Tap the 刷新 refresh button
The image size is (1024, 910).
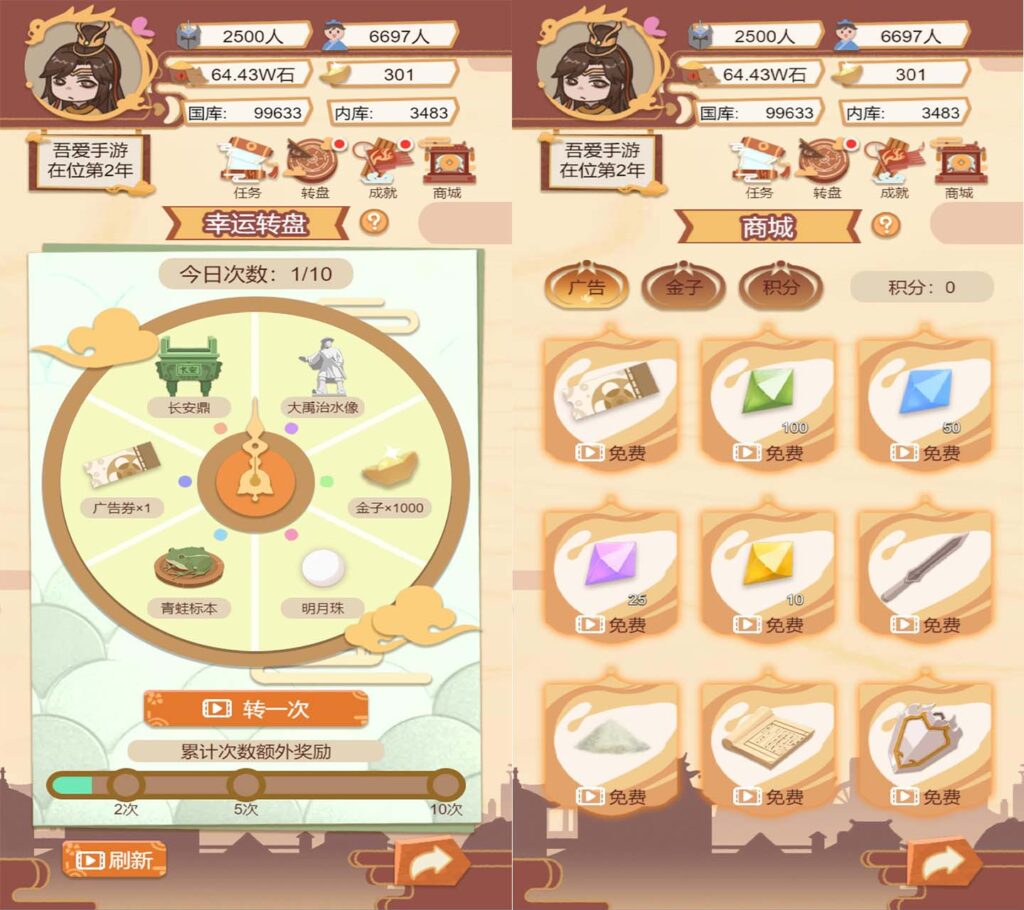114,860
